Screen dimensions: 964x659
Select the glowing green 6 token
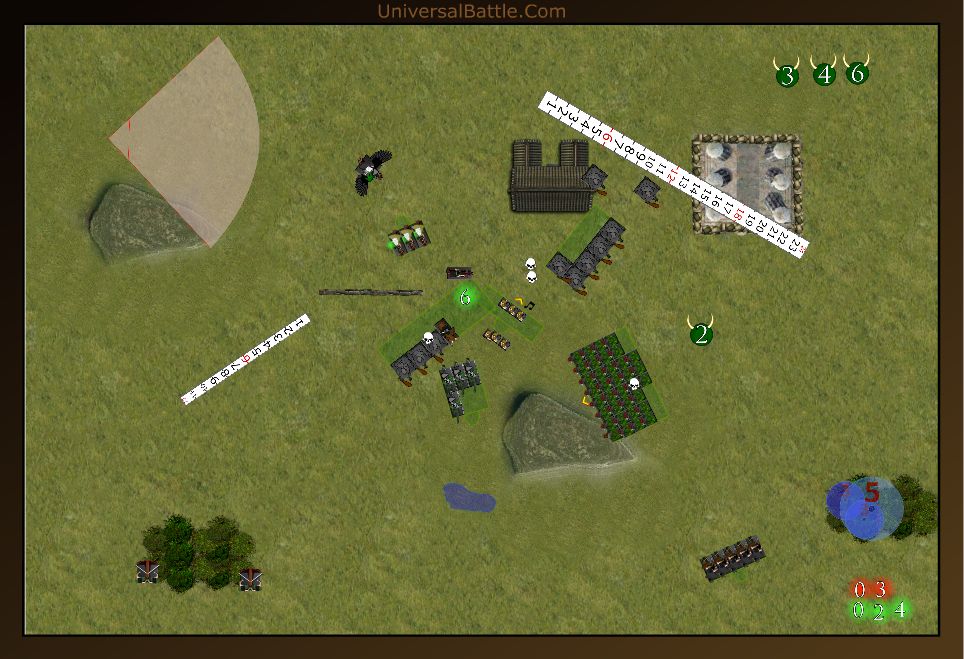[x=465, y=297]
